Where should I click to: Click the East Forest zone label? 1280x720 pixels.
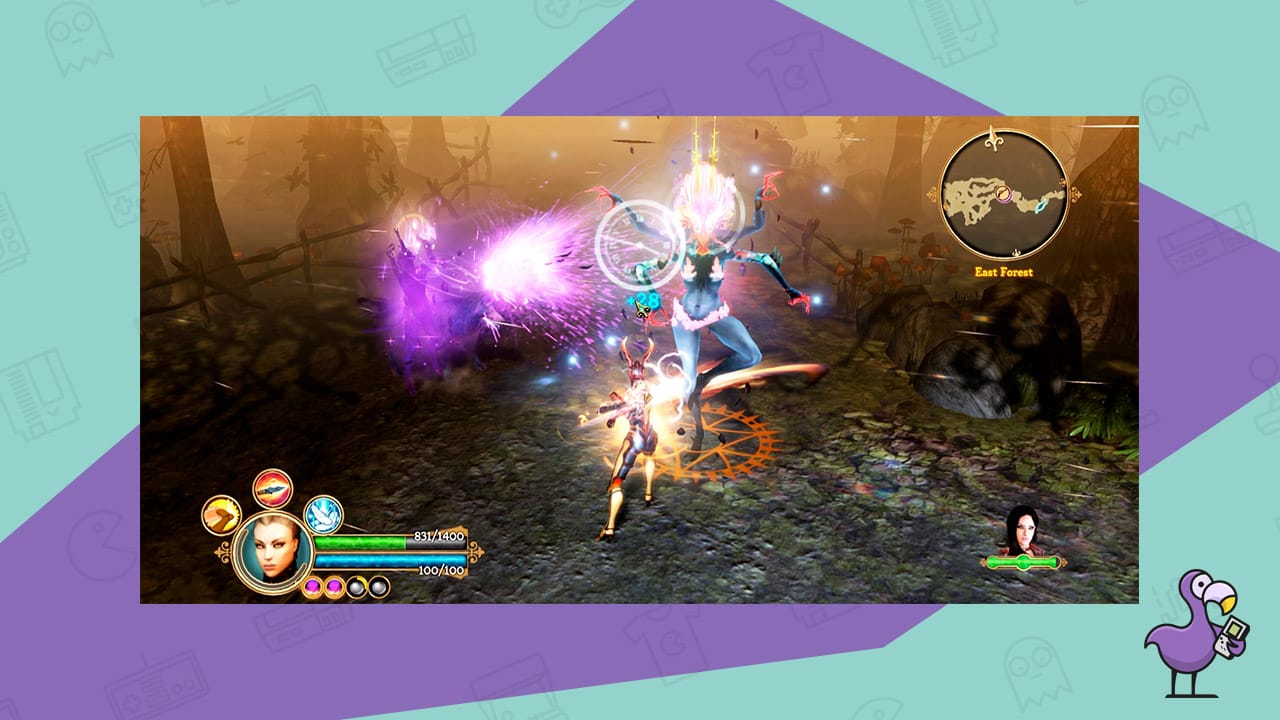(x=1004, y=272)
